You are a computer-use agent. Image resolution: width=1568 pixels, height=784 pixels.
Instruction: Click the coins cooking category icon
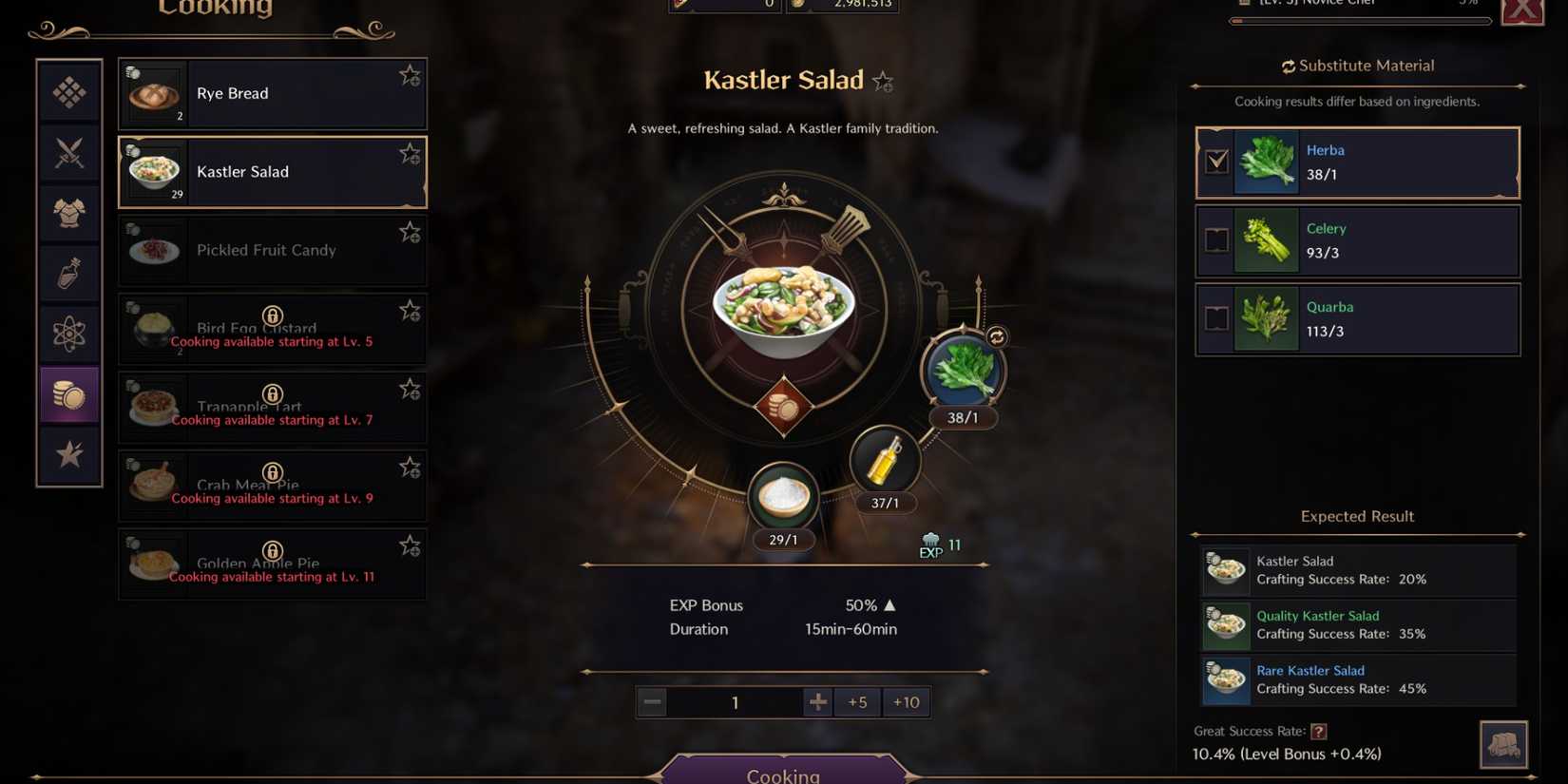click(x=68, y=393)
